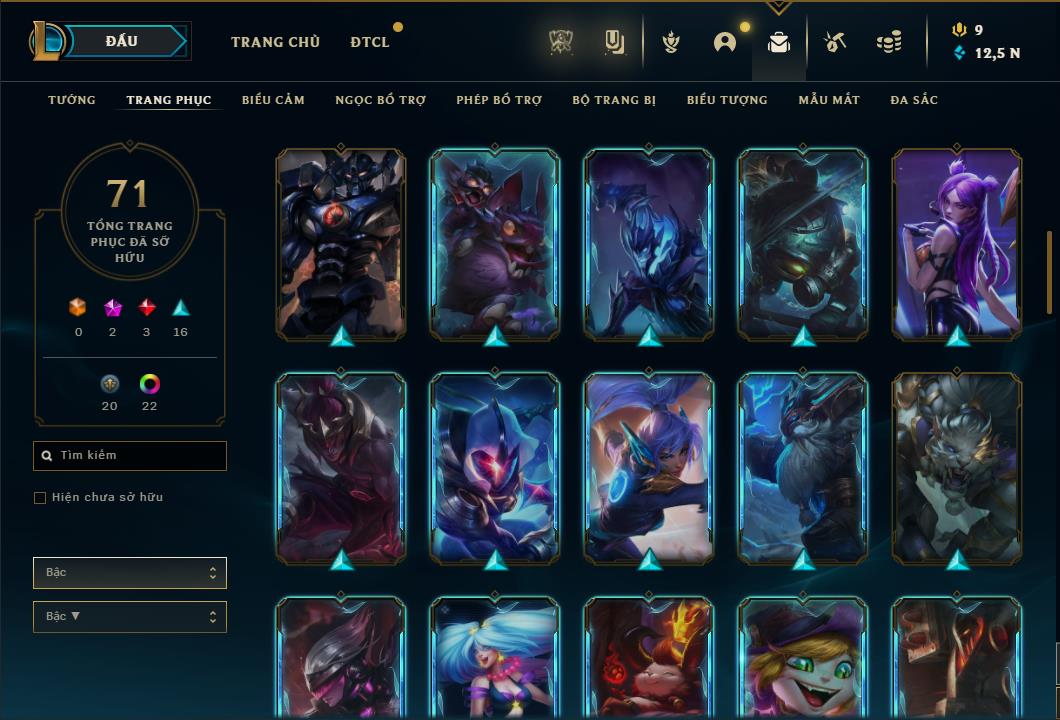Image resolution: width=1060 pixels, height=720 pixels.
Task: Select the purple-haired K/DA skin card
Action: click(957, 243)
